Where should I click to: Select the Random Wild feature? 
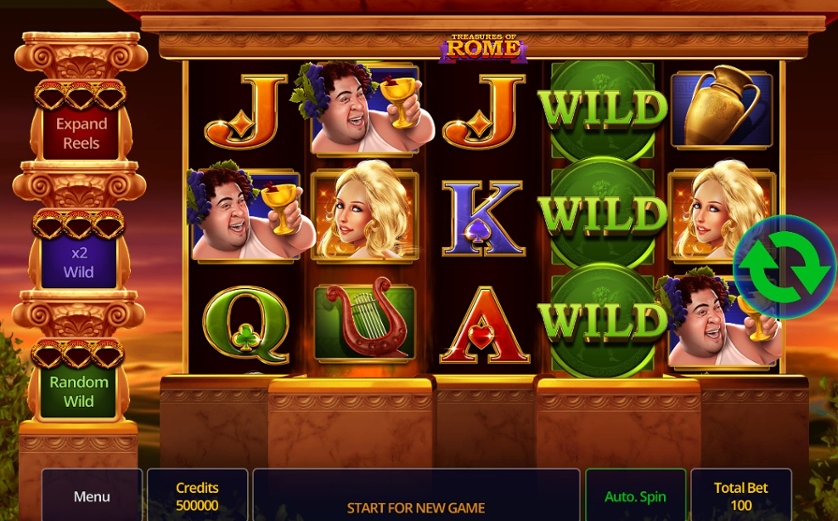pyautogui.click(x=80, y=391)
